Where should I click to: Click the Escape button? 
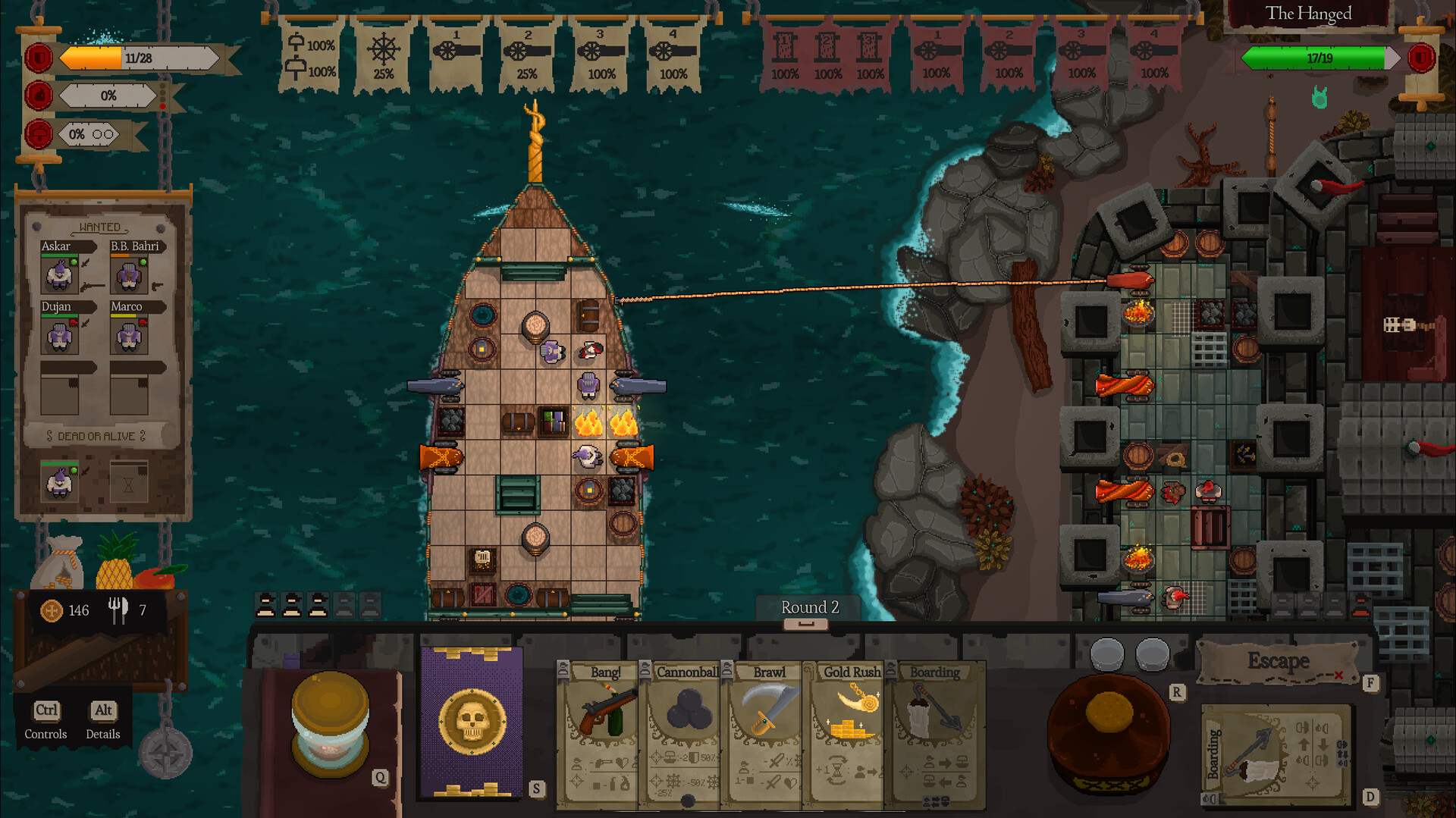click(1279, 662)
